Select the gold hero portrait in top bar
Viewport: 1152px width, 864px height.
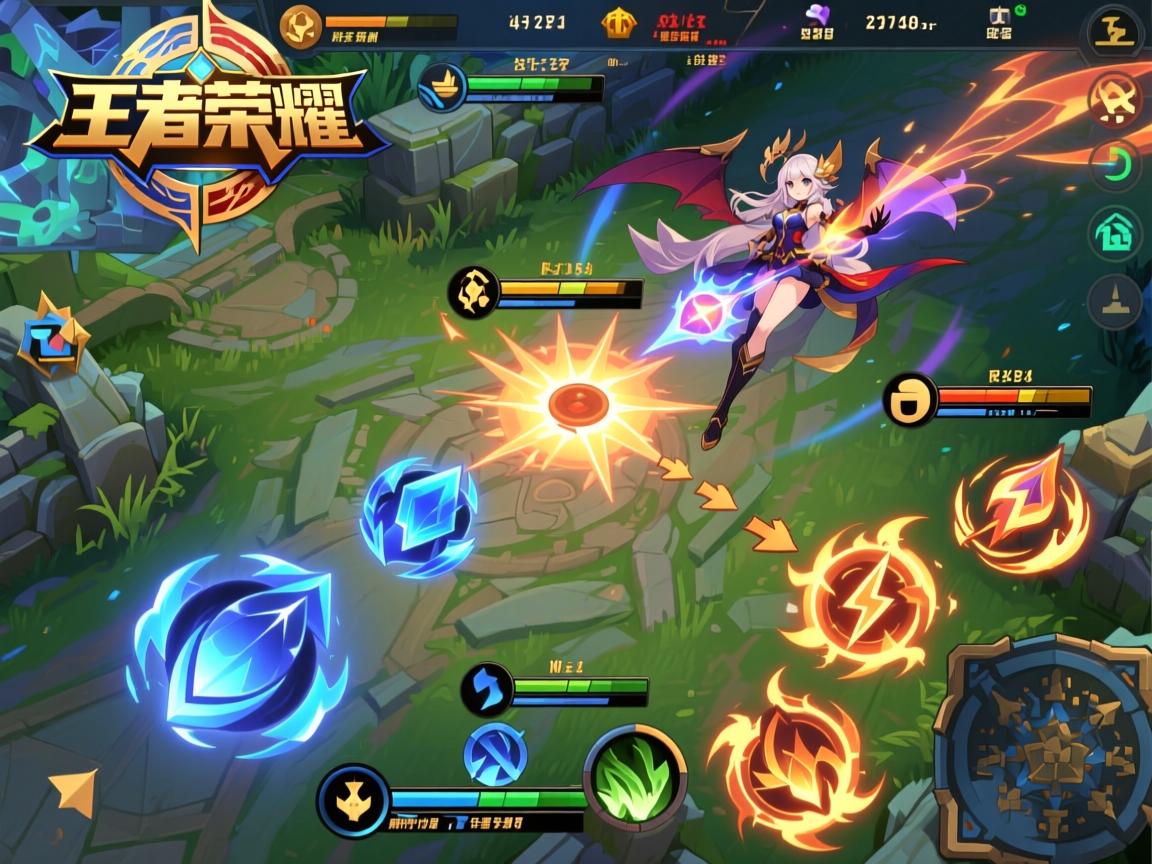pyautogui.click(x=301, y=26)
